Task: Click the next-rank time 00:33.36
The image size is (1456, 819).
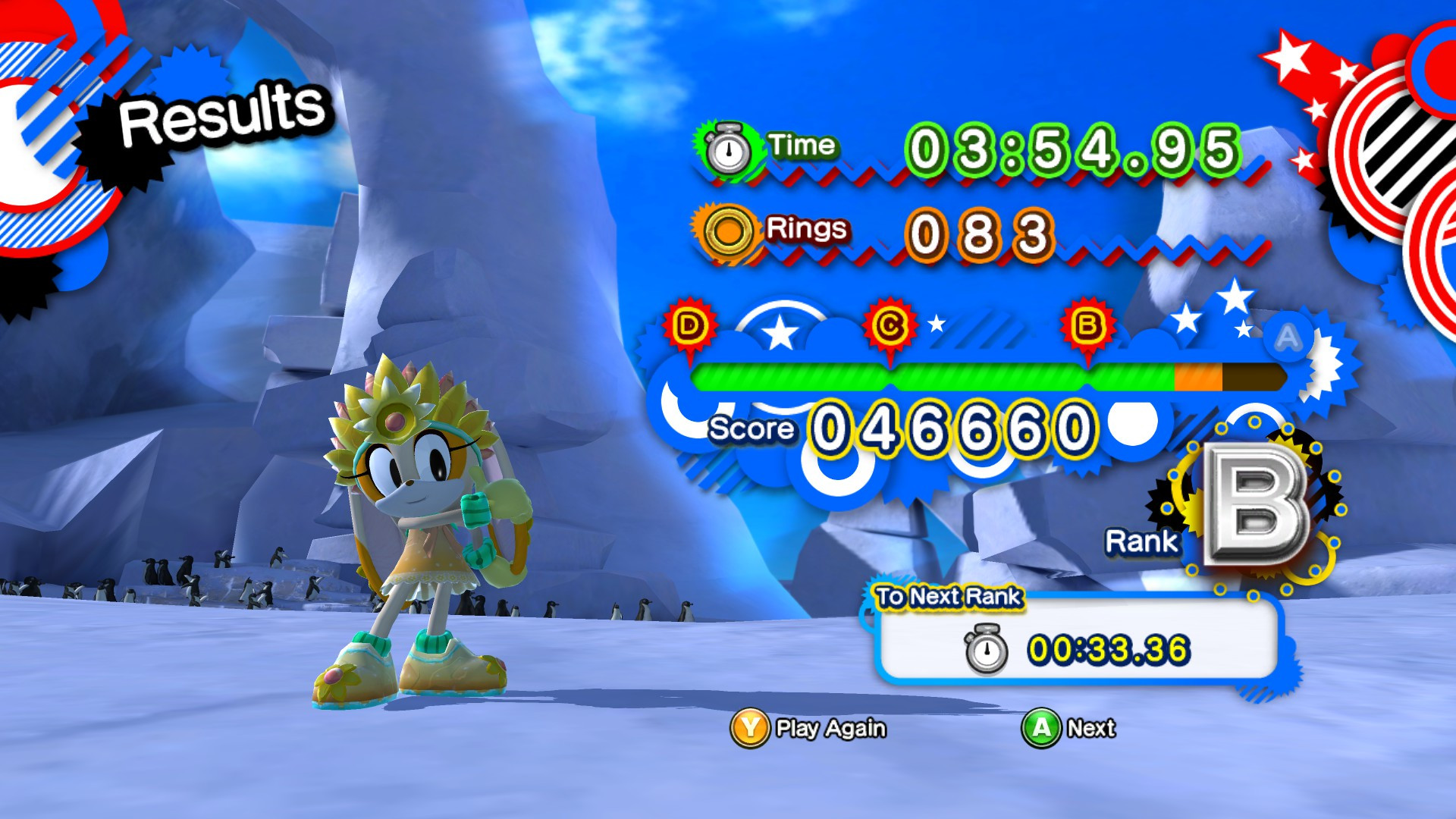Action: pos(1109,649)
